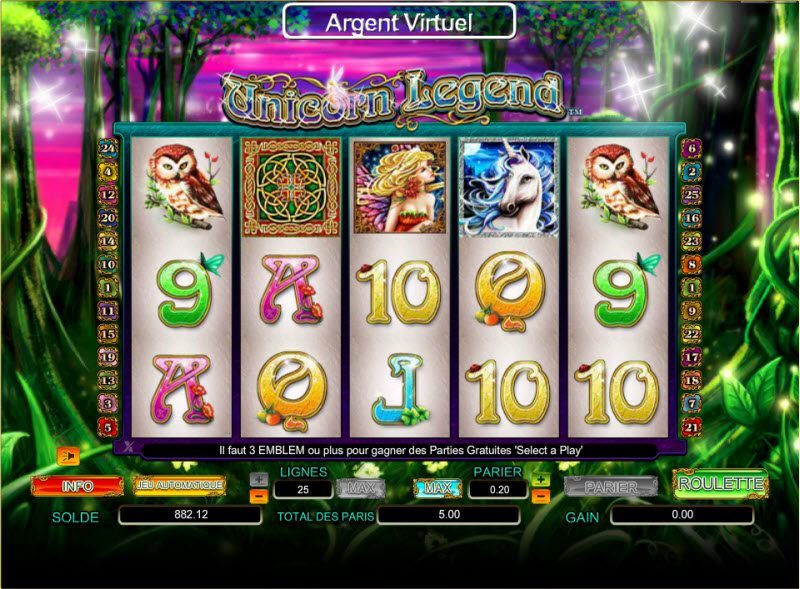Decrease the number of lines
The height and width of the screenshot is (589, 800).
[258, 495]
